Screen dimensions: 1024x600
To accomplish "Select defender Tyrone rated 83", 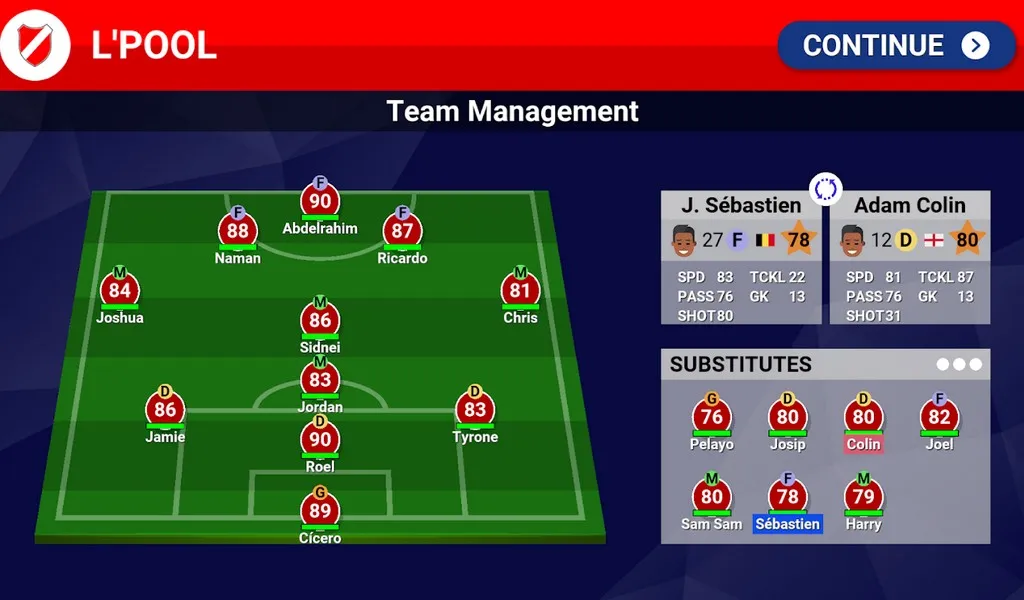I will [x=475, y=409].
